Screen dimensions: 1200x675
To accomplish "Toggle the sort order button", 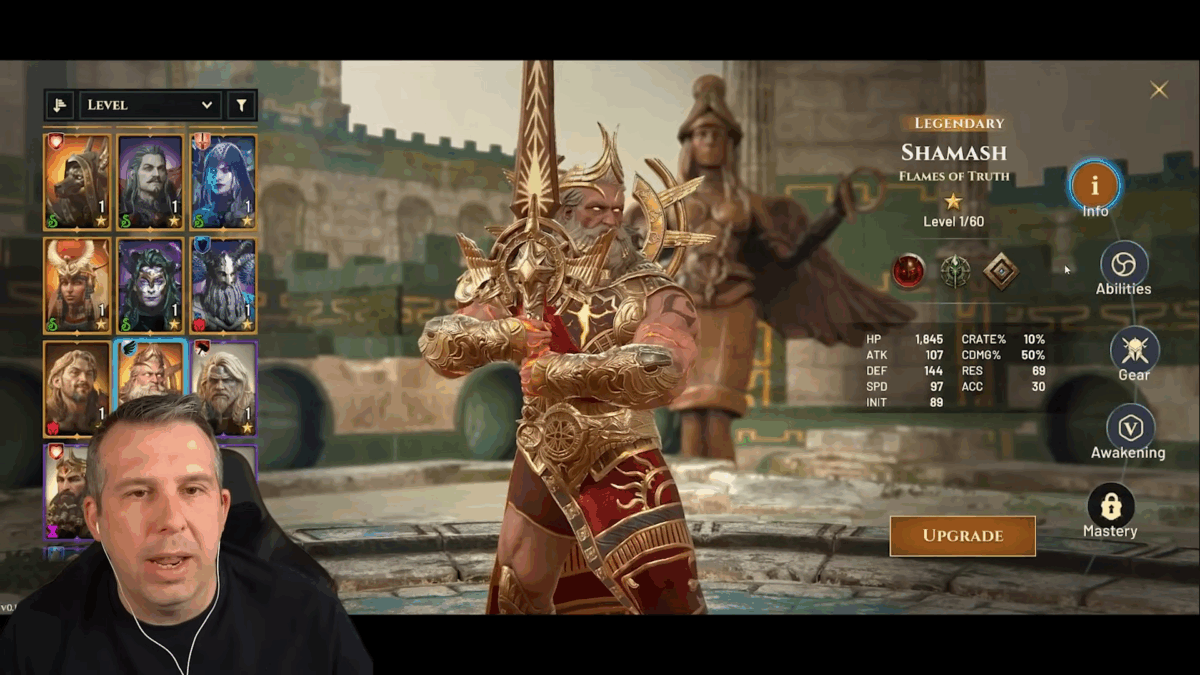I will point(60,105).
